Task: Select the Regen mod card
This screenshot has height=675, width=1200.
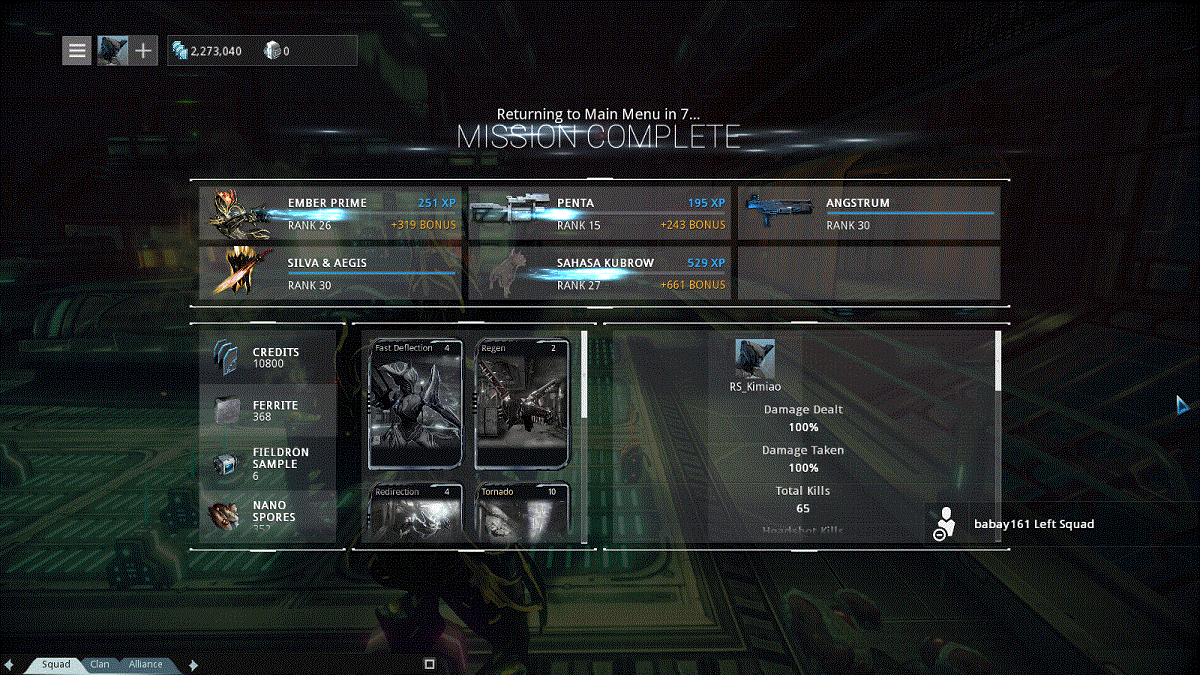Action: click(x=522, y=404)
